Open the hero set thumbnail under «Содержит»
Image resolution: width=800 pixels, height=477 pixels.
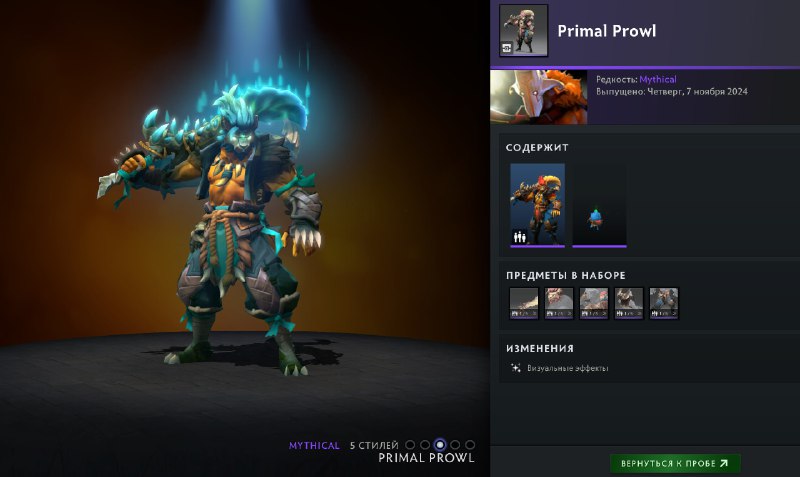click(x=537, y=204)
